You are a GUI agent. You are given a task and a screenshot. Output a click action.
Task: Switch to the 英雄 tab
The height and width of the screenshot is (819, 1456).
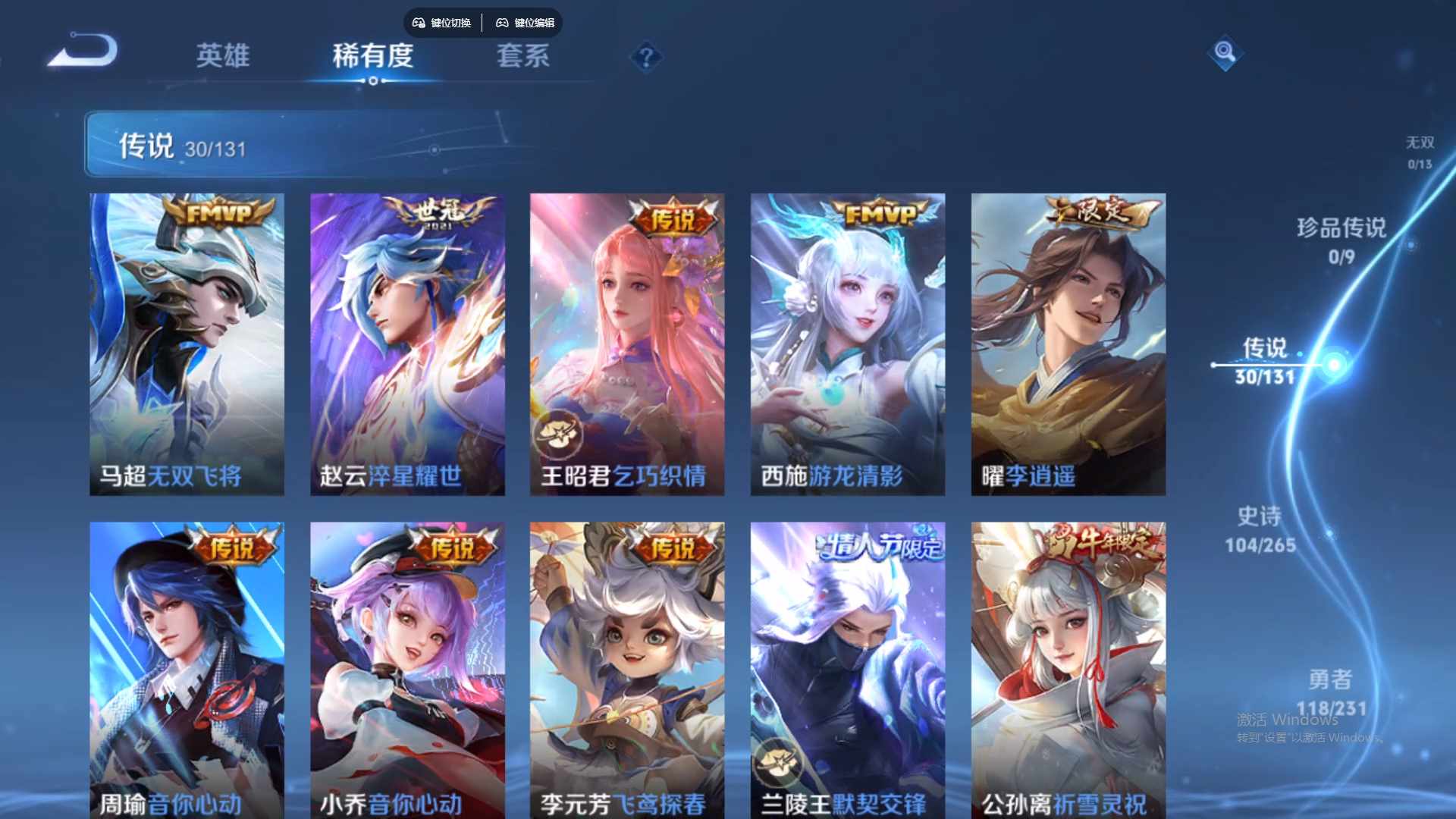tap(224, 57)
